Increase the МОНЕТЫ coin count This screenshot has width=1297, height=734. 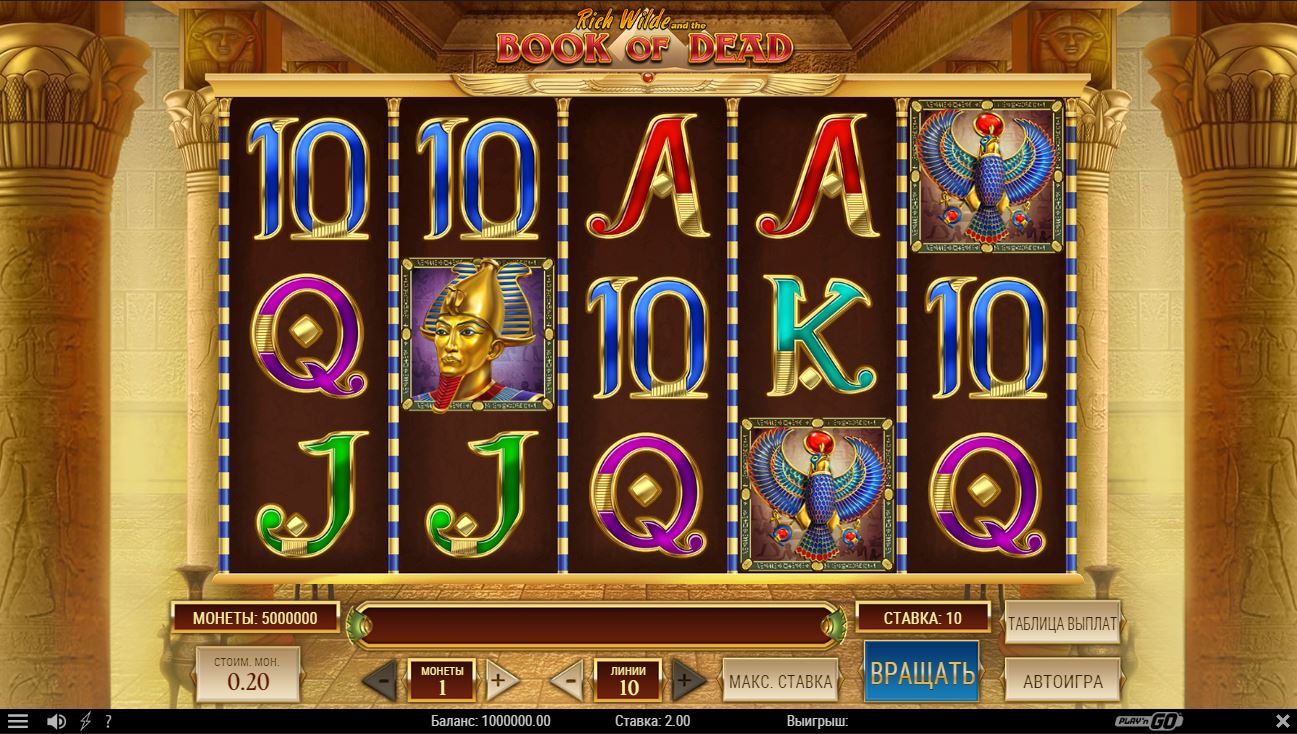click(x=501, y=682)
